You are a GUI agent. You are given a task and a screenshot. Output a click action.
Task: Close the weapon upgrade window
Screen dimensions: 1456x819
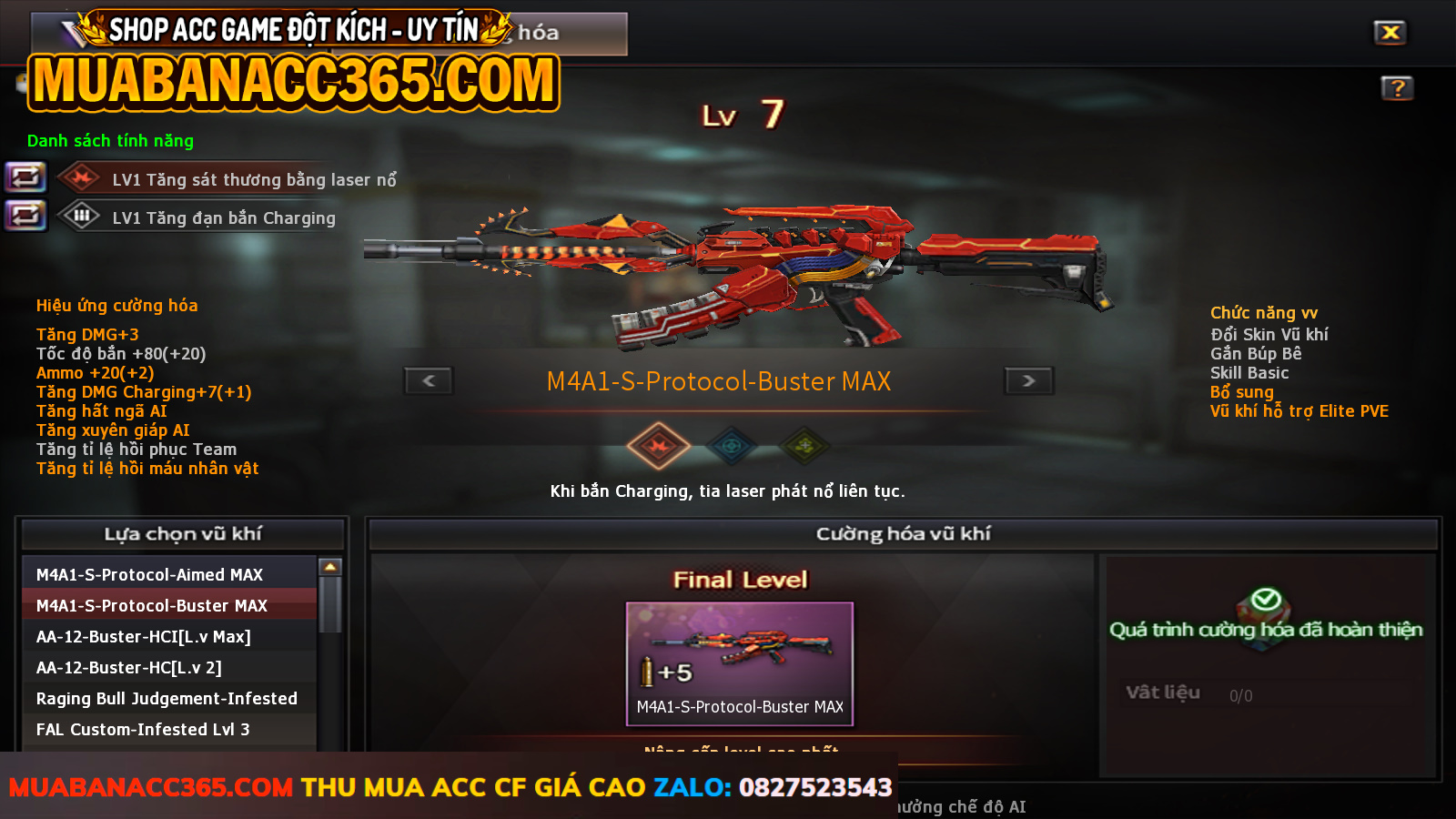(x=1390, y=33)
